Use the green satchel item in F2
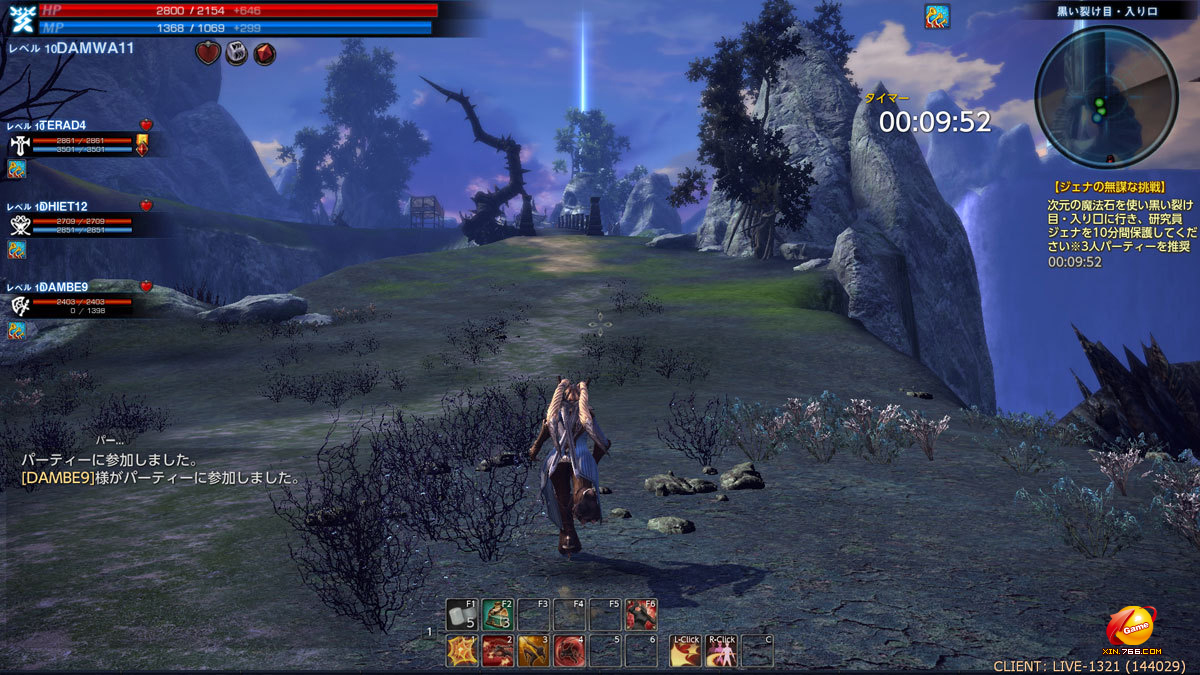The image size is (1200, 675). 497,614
